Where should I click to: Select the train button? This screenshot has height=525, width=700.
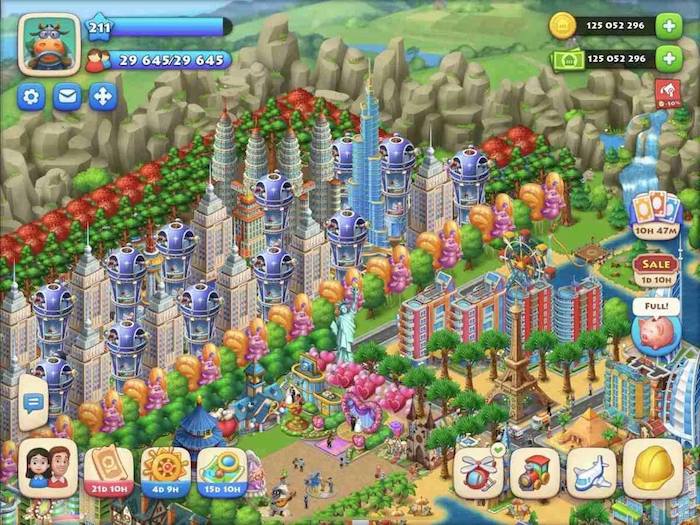(x=535, y=471)
